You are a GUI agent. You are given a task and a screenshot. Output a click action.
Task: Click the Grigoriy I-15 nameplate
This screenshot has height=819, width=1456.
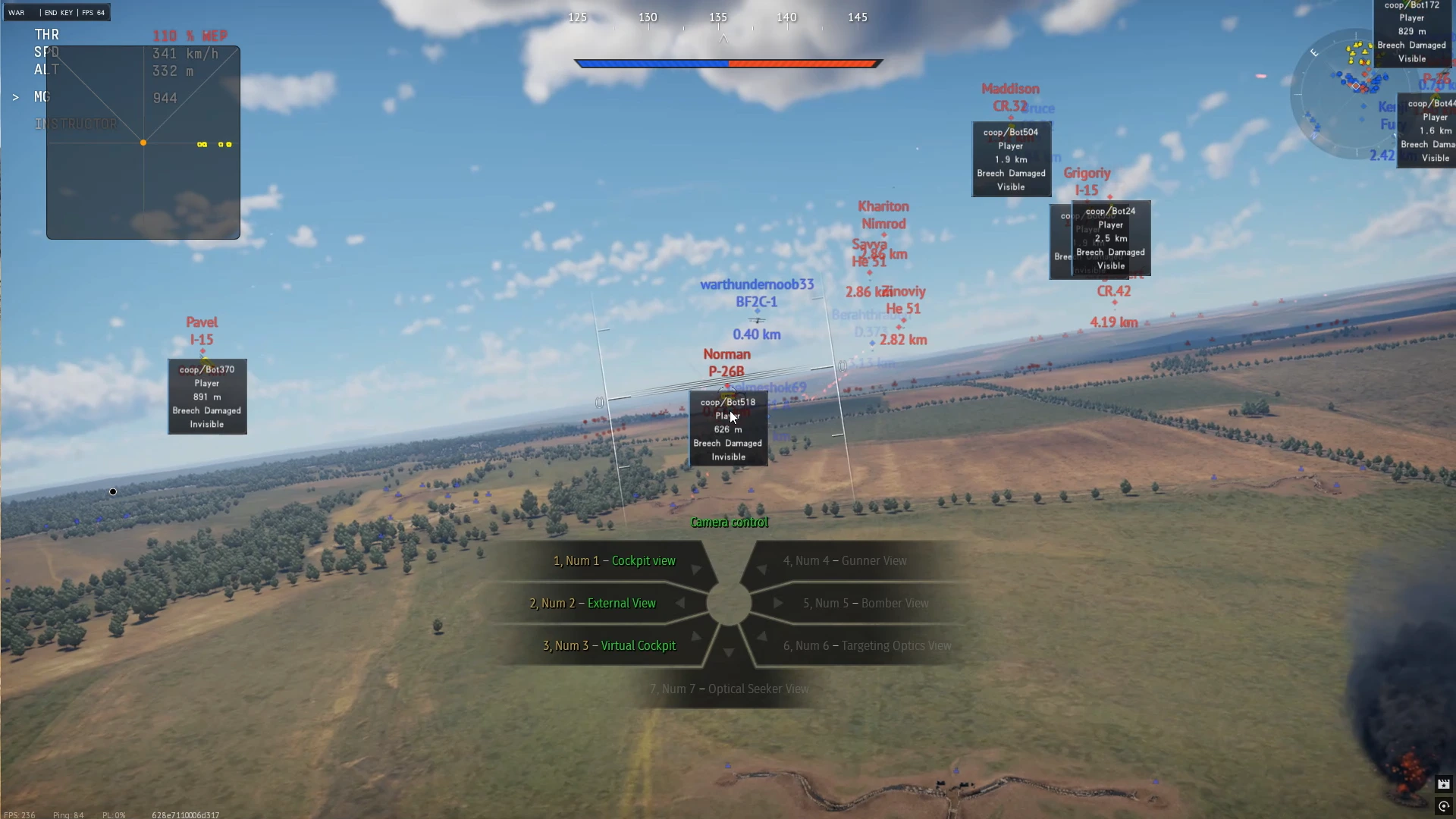tap(1086, 181)
